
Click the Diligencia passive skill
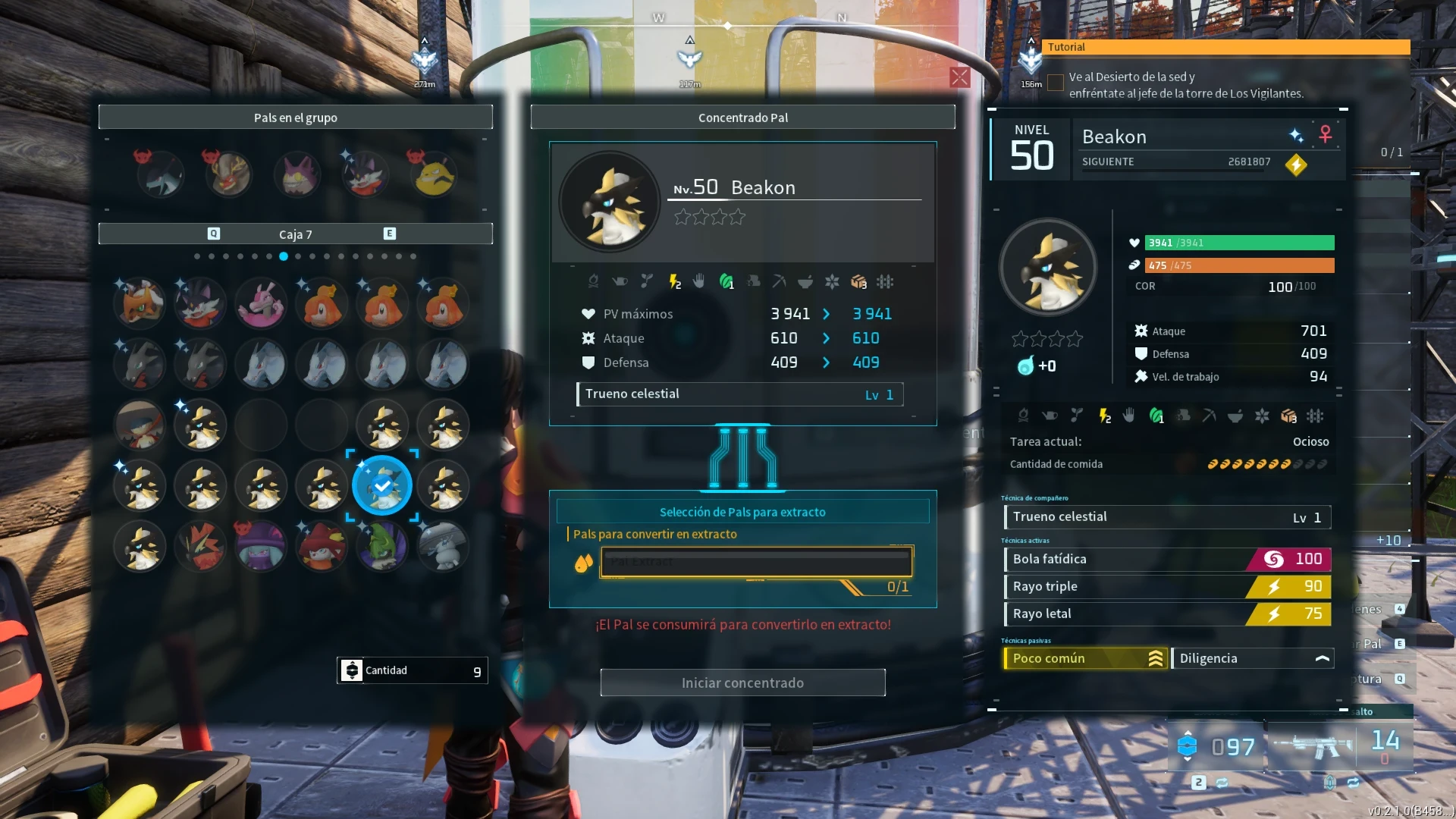(1252, 658)
